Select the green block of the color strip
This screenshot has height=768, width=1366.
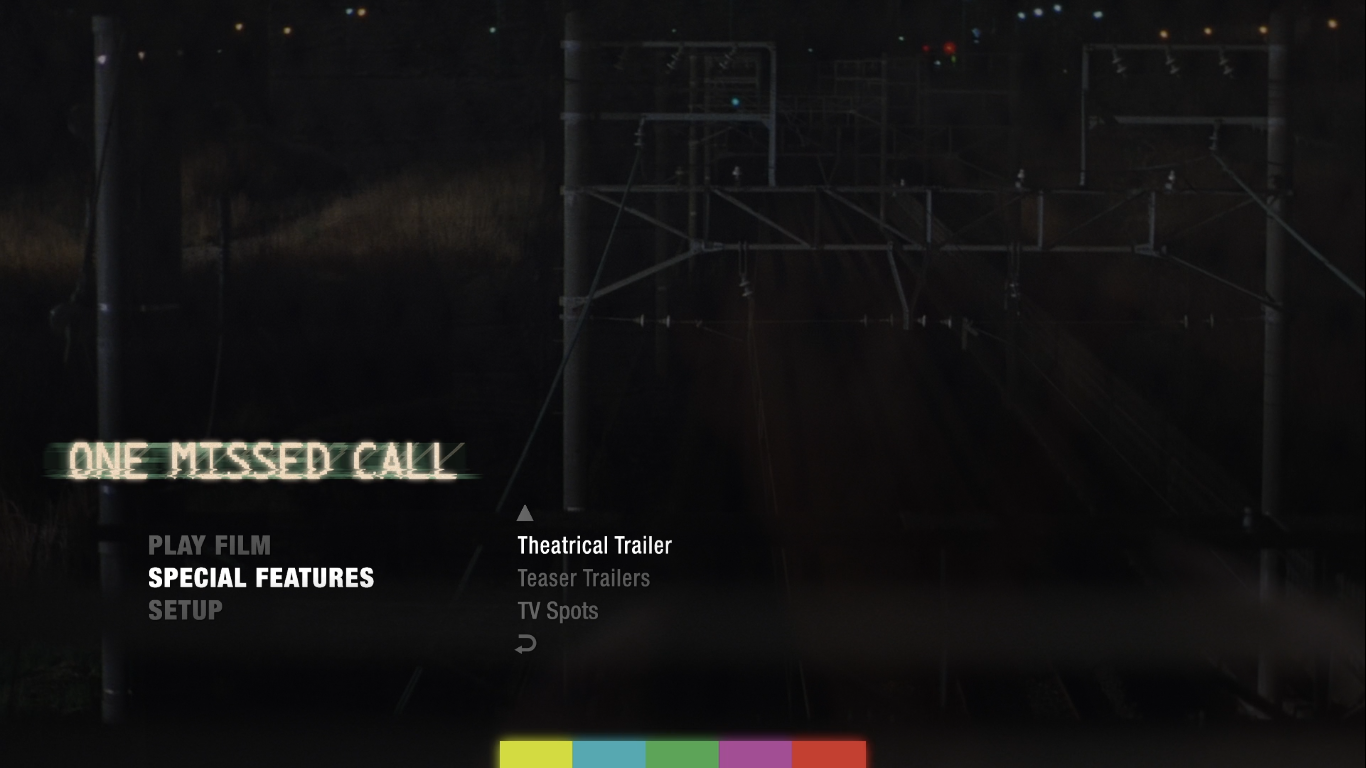click(682, 754)
